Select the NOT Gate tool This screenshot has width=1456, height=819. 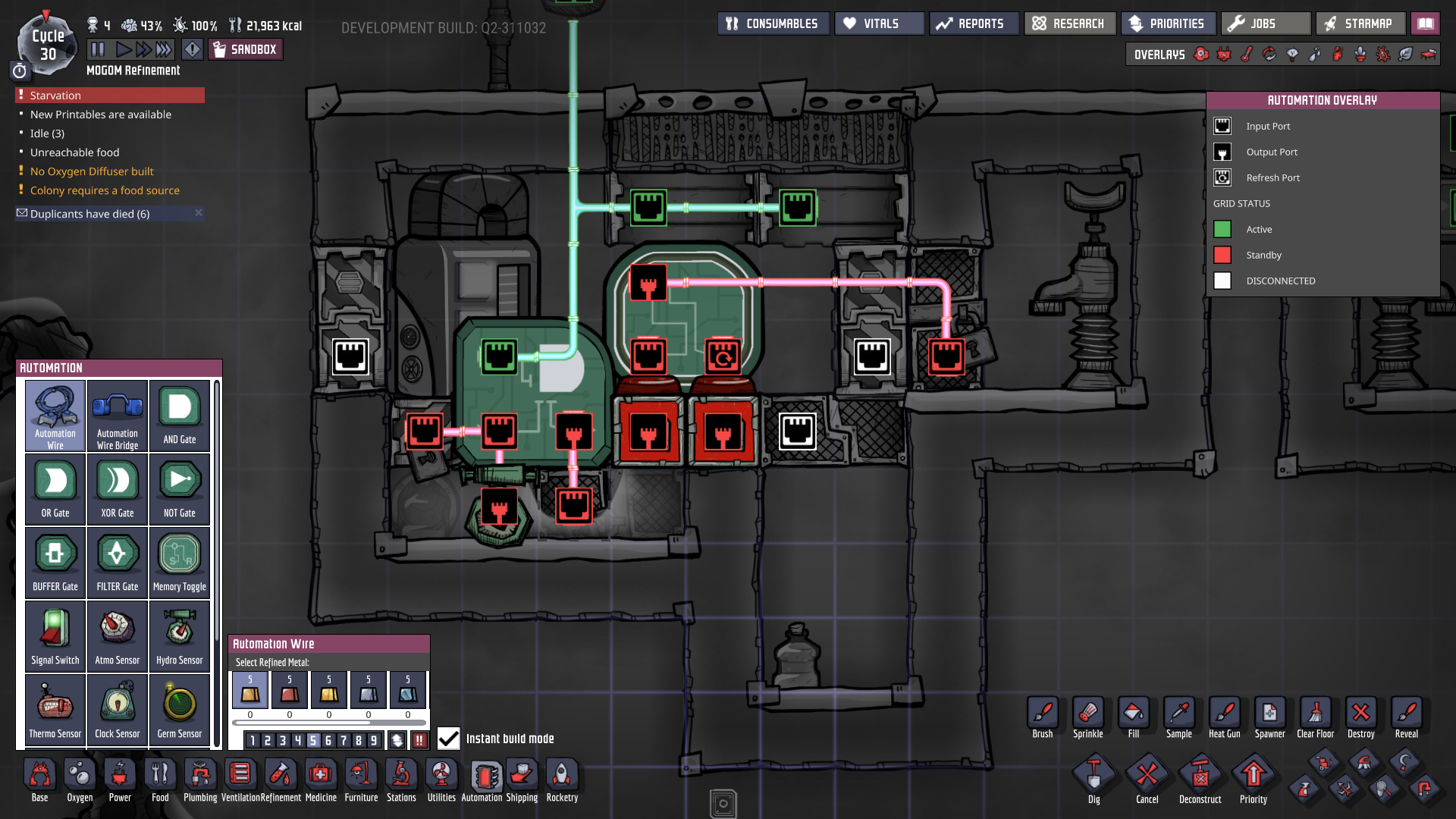tap(179, 488)
